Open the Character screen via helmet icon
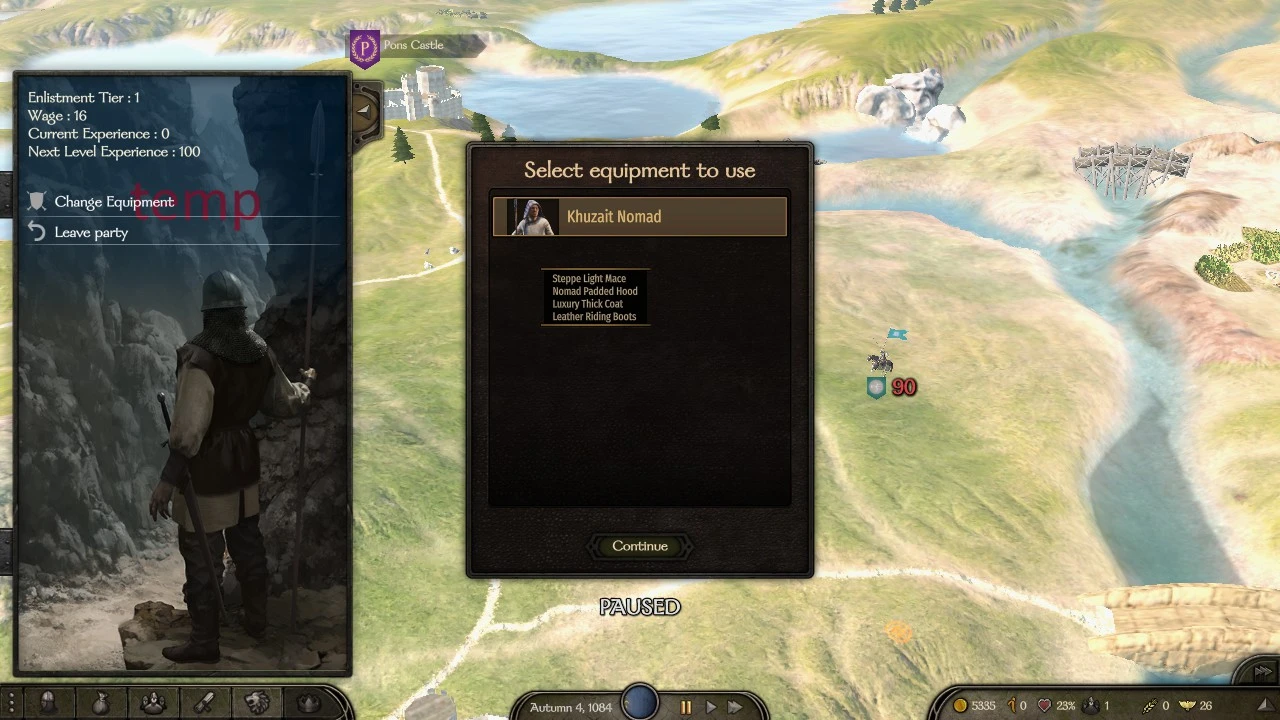 (x=48, y=703)
